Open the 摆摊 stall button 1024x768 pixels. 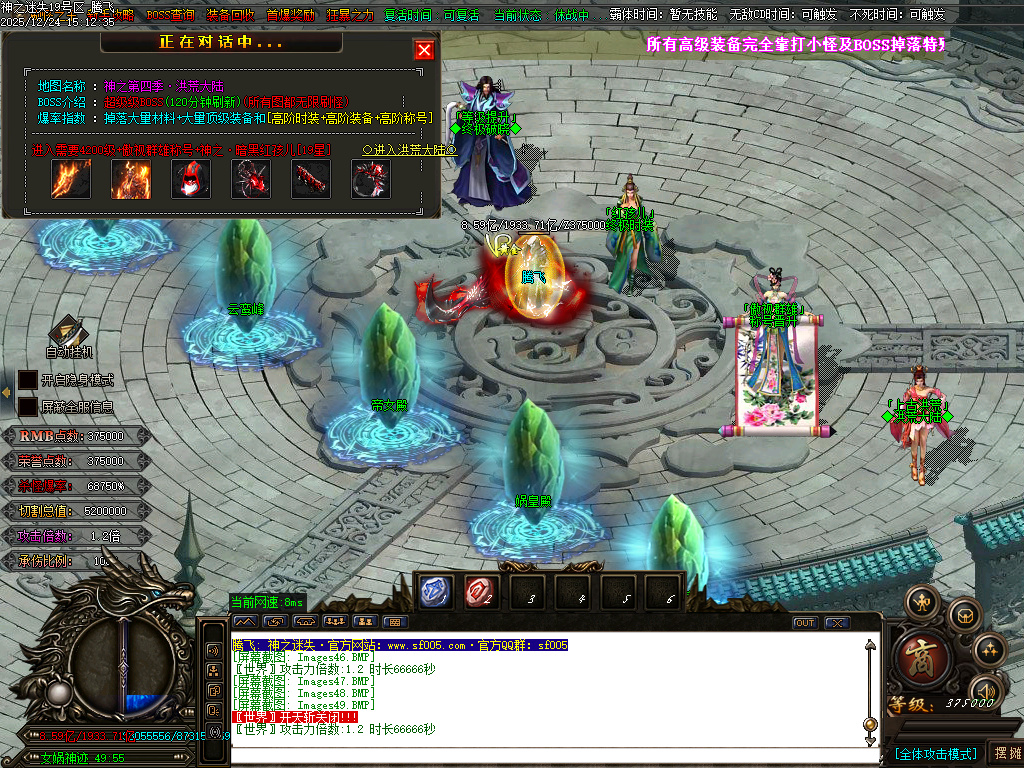1005,753
